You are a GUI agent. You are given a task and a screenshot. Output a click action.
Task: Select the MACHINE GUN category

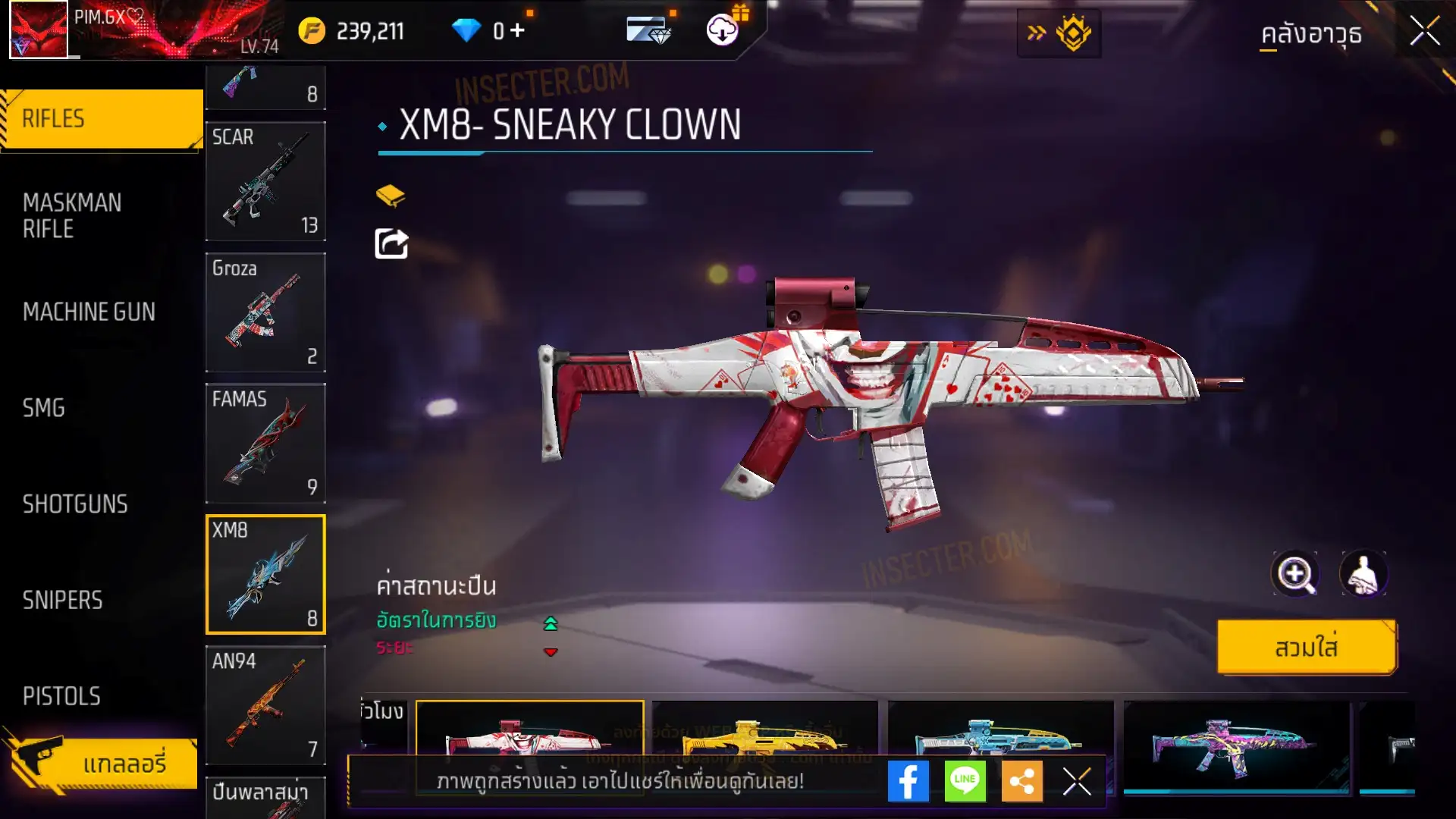89,312
